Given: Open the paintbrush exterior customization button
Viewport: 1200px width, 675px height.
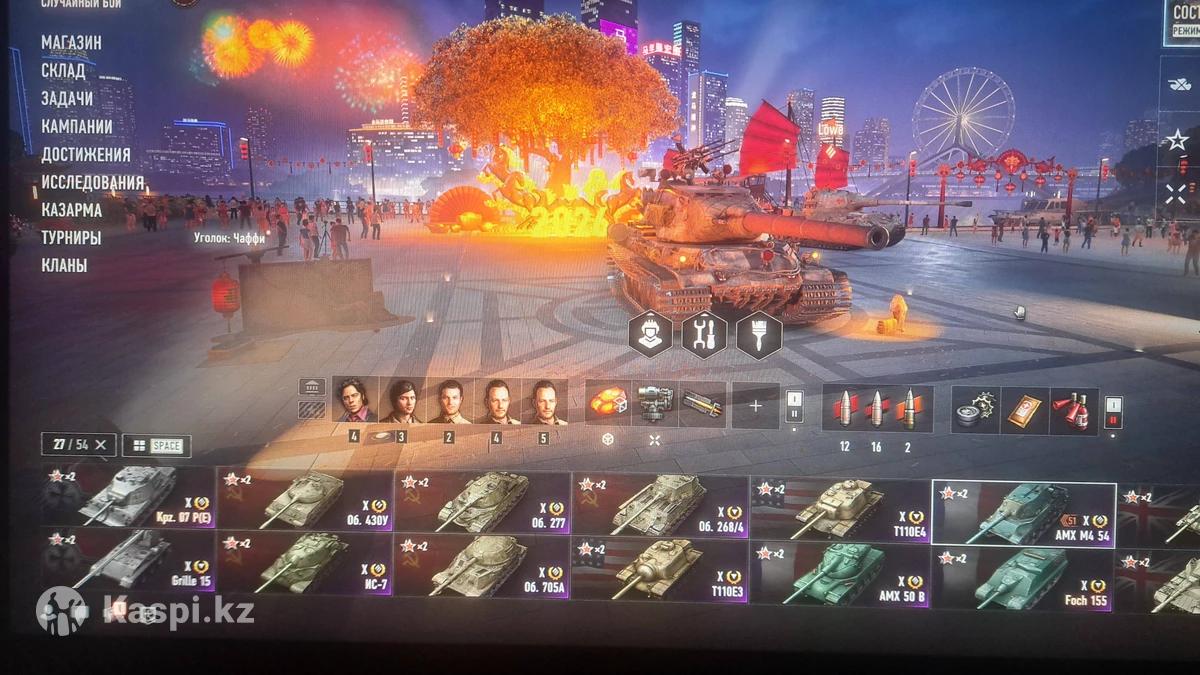Looking at the screenshot, I should coord(759,335).
